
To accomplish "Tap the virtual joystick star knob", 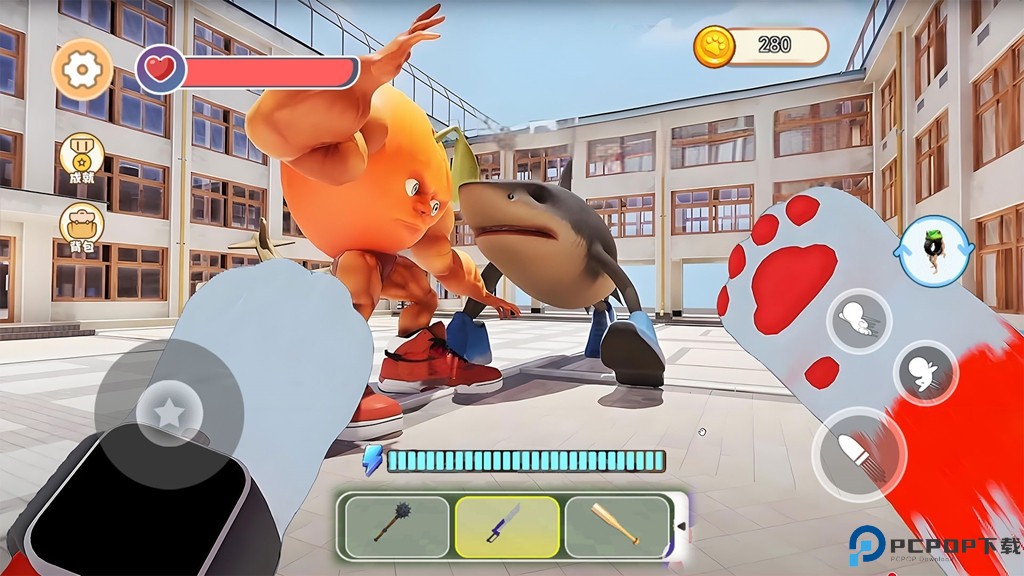I will tap(169, 409).
